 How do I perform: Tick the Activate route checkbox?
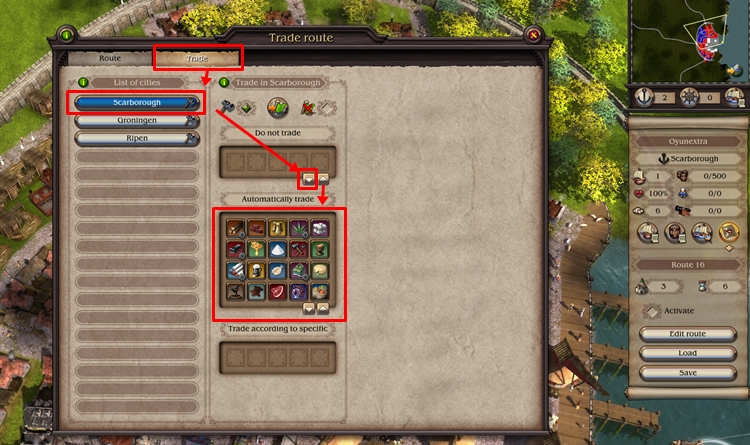(651, 311)
